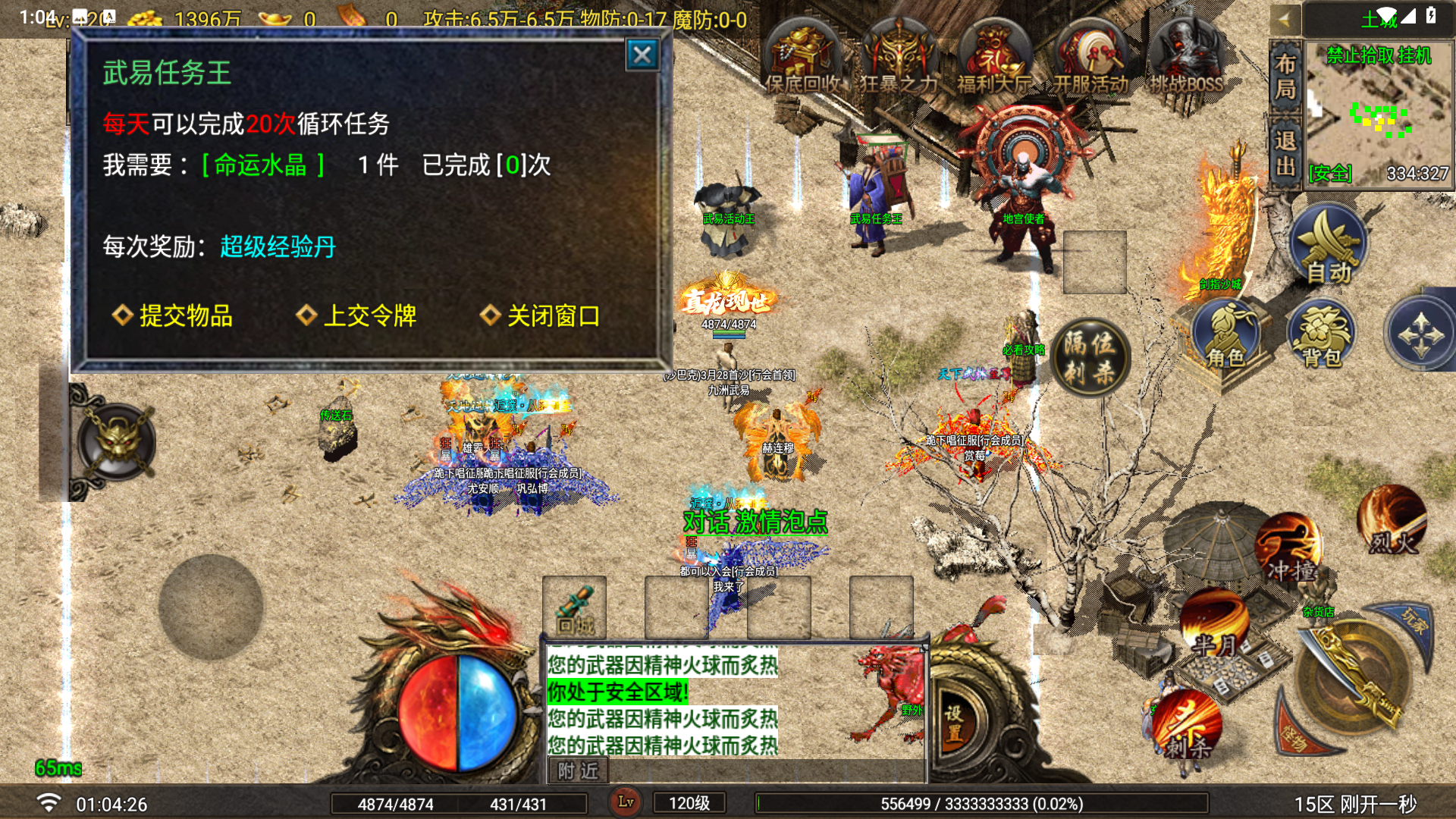Open the 设置 settings button
Screen dimensions: 1456x819
pyautogui.click(x=953, y=723)
